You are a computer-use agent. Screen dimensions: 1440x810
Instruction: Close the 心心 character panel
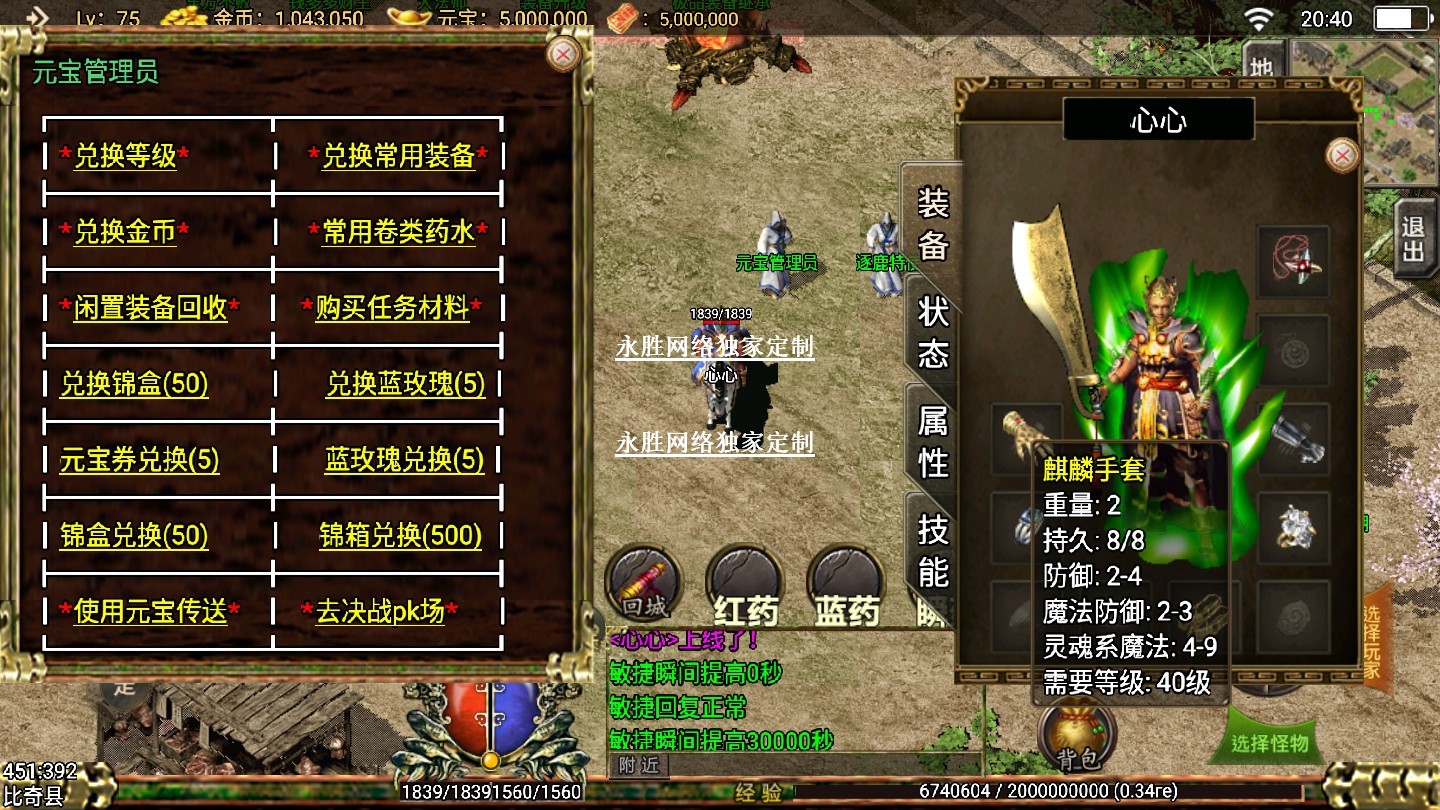point(1342,155)
